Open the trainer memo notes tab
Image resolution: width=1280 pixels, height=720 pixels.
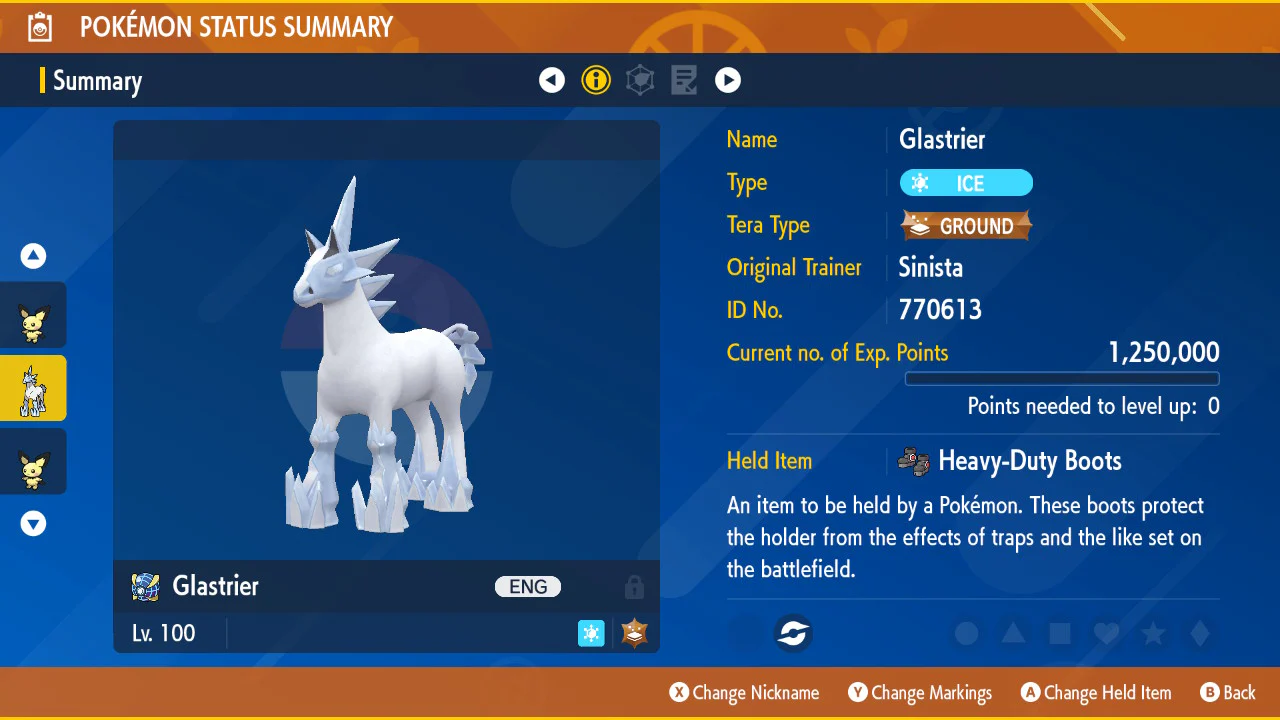point(684,80)
